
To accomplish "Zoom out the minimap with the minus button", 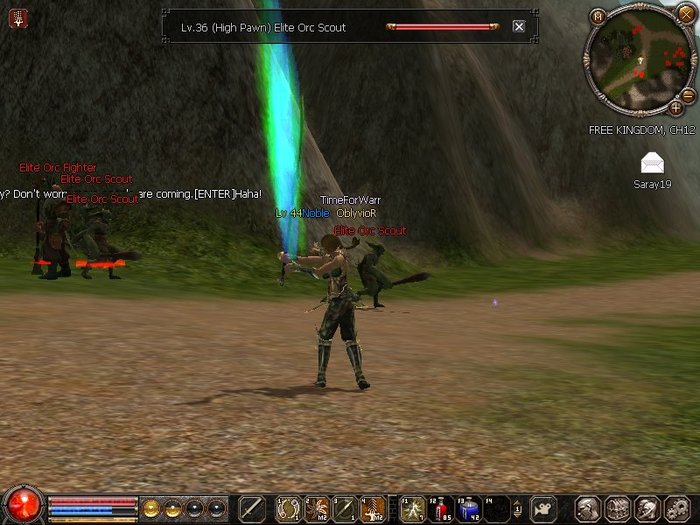I will (688, 95).
